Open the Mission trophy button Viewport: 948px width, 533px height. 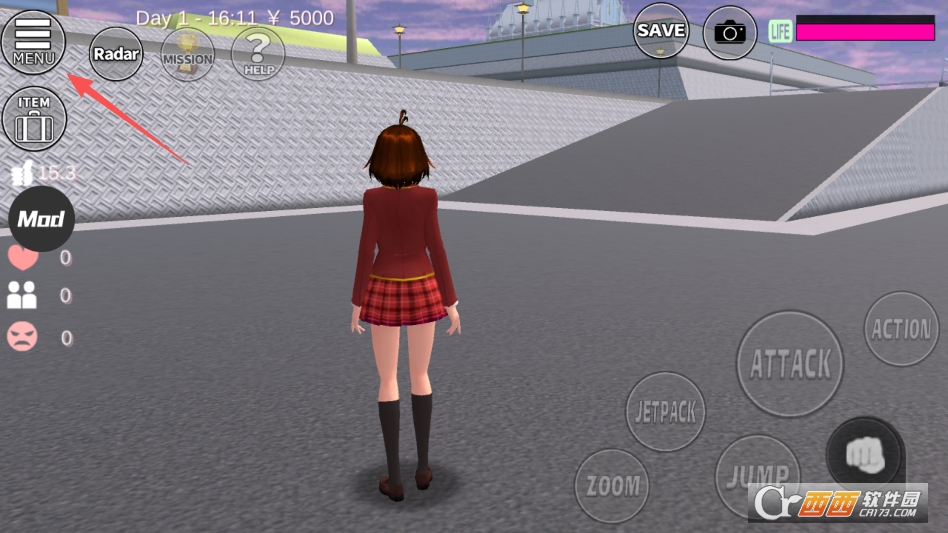click(187, 53)
